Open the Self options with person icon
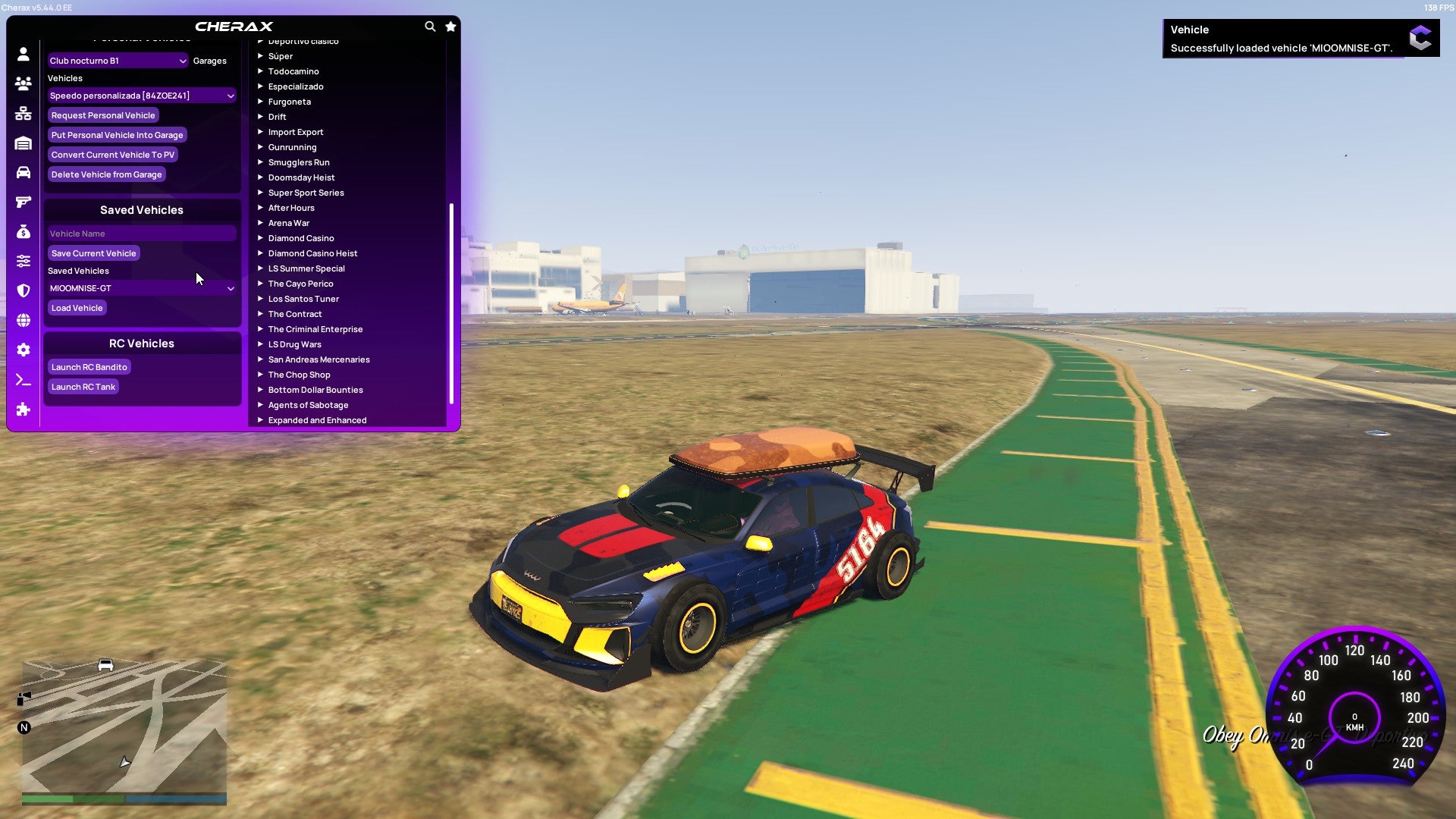 click(x=23, y=55)
